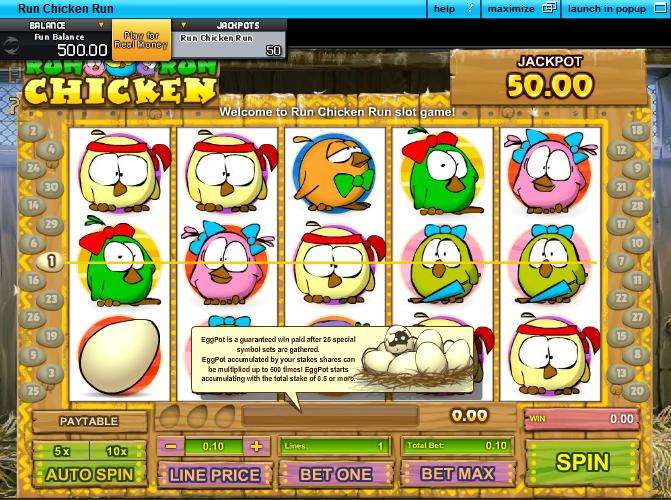Click the LINE PRICE button
This screenshot has height=500, width=671.
tap(214, 474)
